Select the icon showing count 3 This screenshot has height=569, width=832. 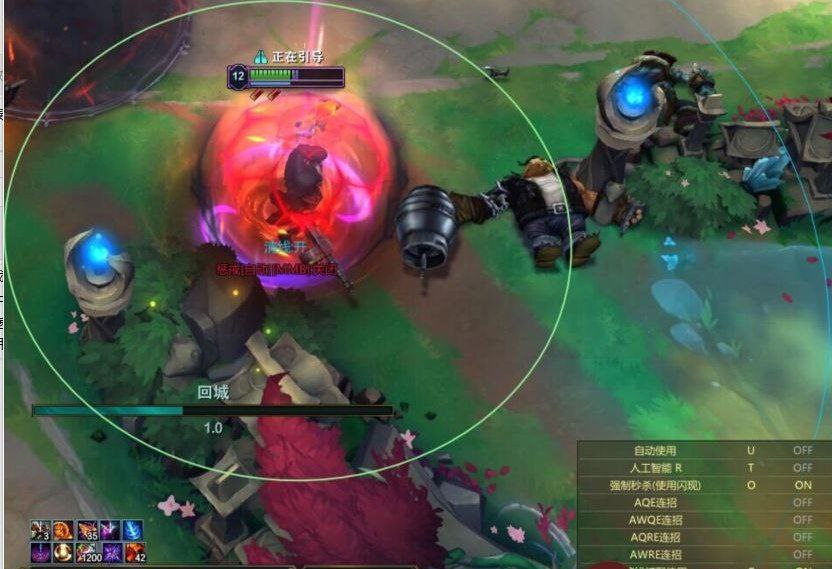pyautogui.click(x=40, y=530)
